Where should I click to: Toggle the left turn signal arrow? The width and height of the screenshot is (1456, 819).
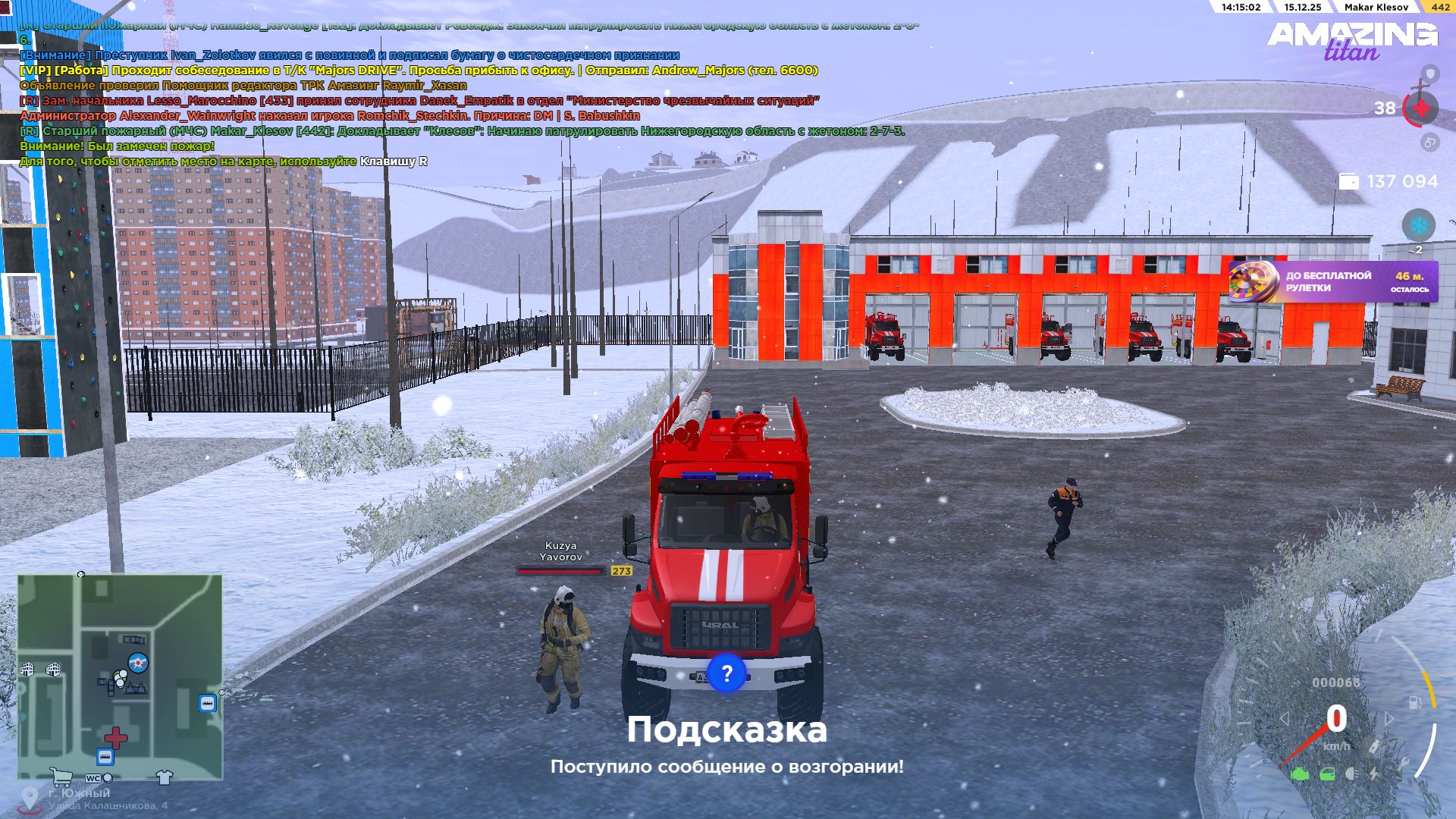click(x=1285, y=719)
